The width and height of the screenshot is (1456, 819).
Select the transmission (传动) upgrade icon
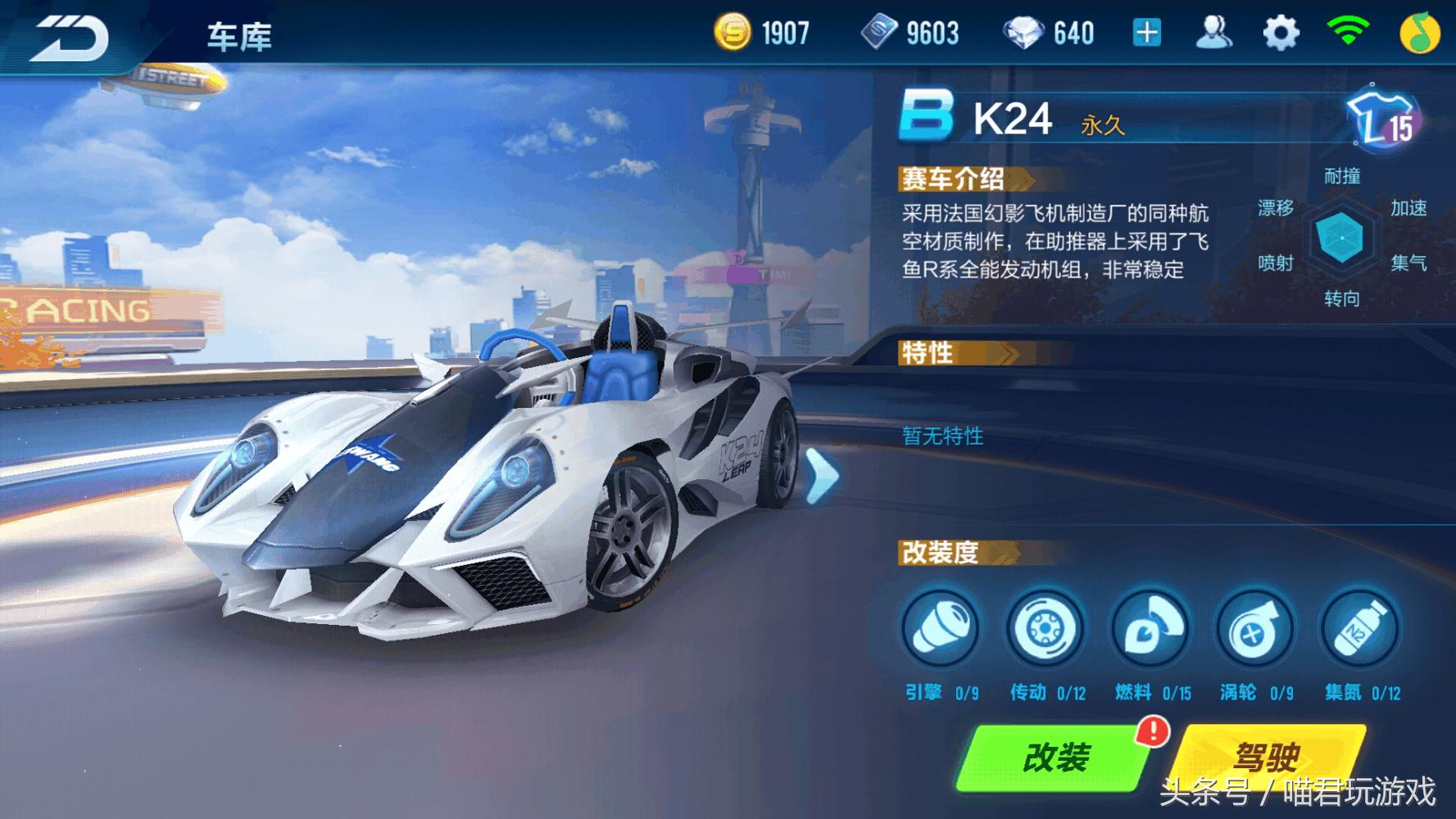click(1046, 631)
